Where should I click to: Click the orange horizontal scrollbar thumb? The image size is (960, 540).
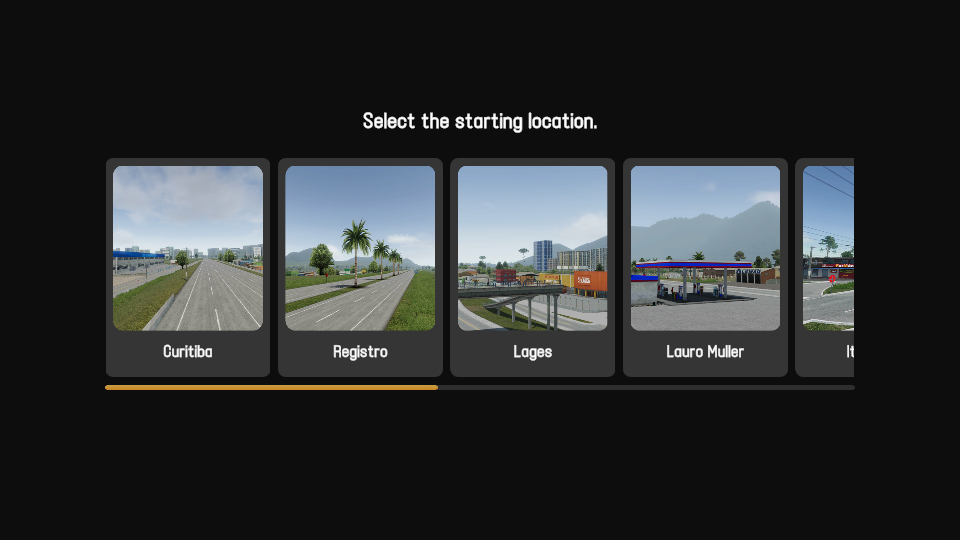click(271, 387)
